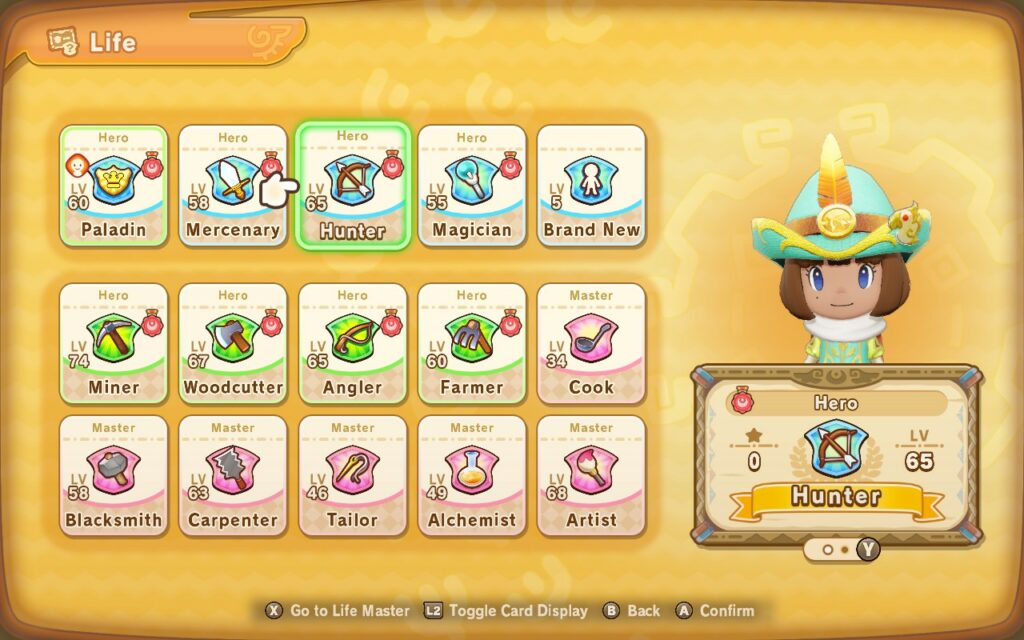
Task: Select the Cook life card
Action: coord(591,343)
